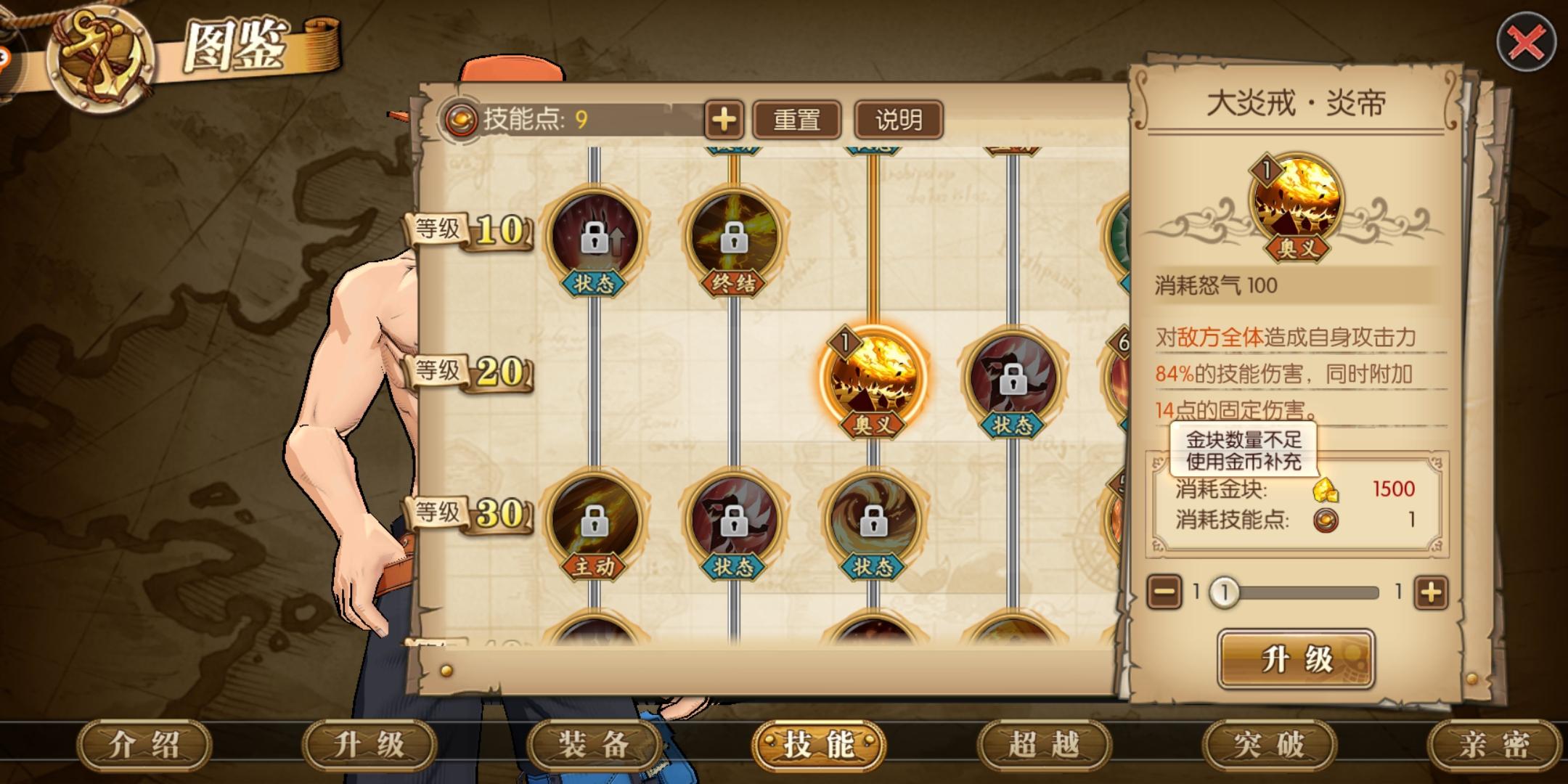The height and width of the screenshot is (784, 1568).
Task: Open the 突破 breakthrough tab
Action: [x=1269, y=746]
